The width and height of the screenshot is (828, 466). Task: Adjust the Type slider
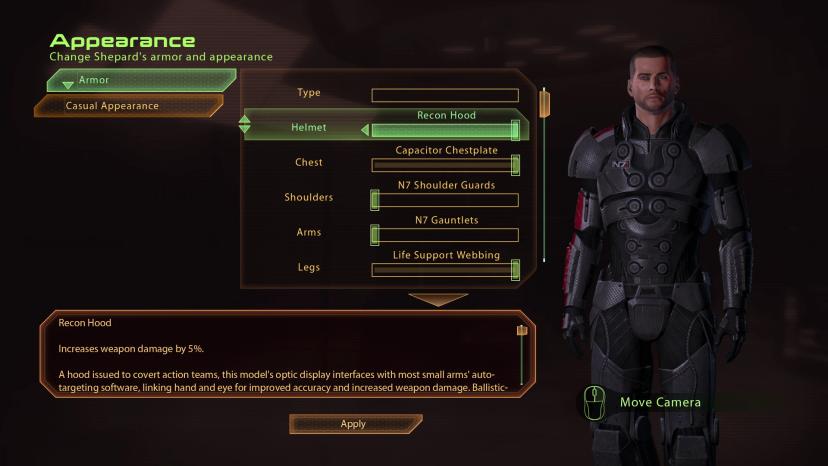pyautogui.click(x=445, y=96)
